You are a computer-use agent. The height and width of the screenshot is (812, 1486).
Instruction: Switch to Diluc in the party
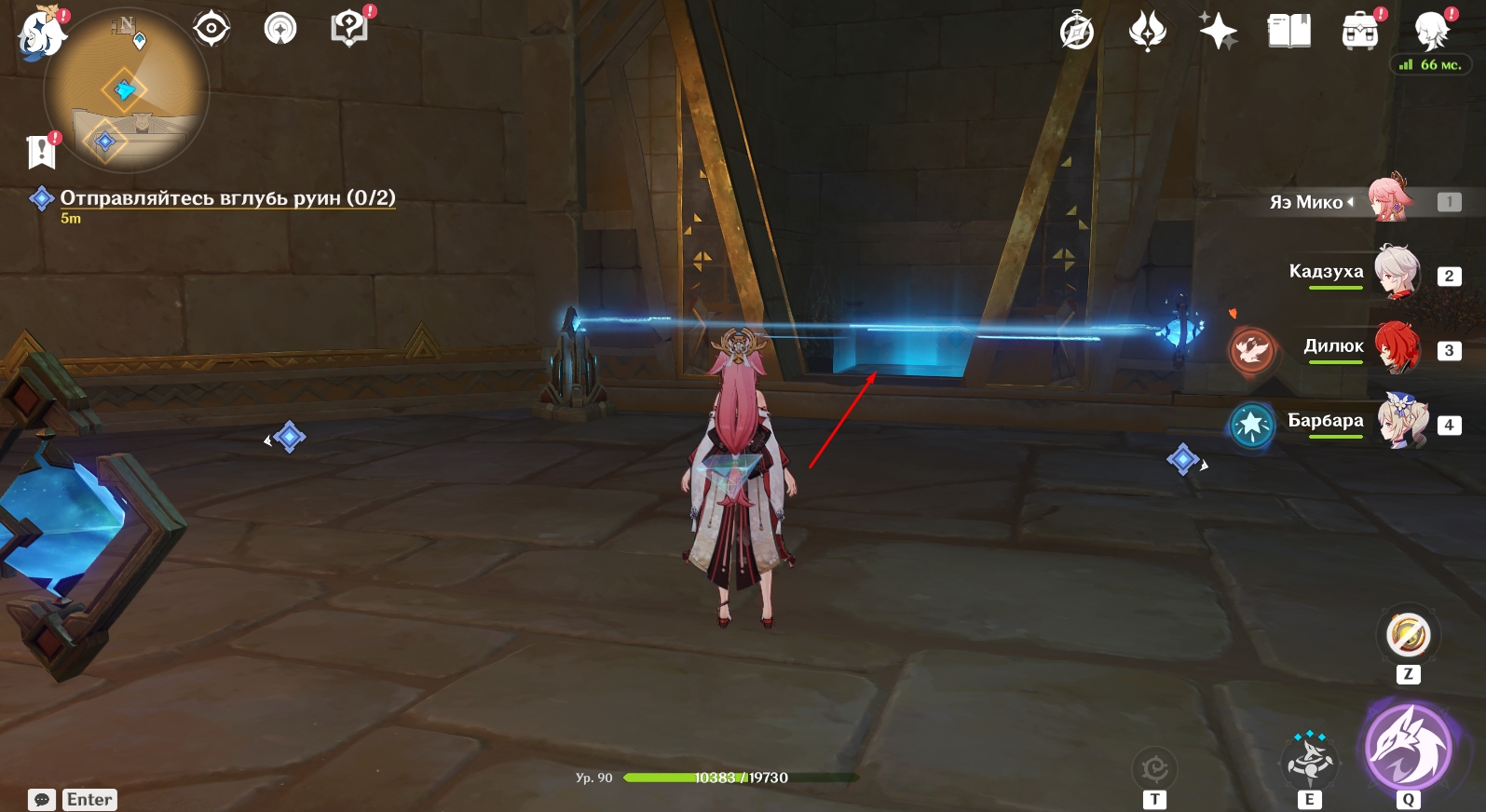pos(1396,347)
